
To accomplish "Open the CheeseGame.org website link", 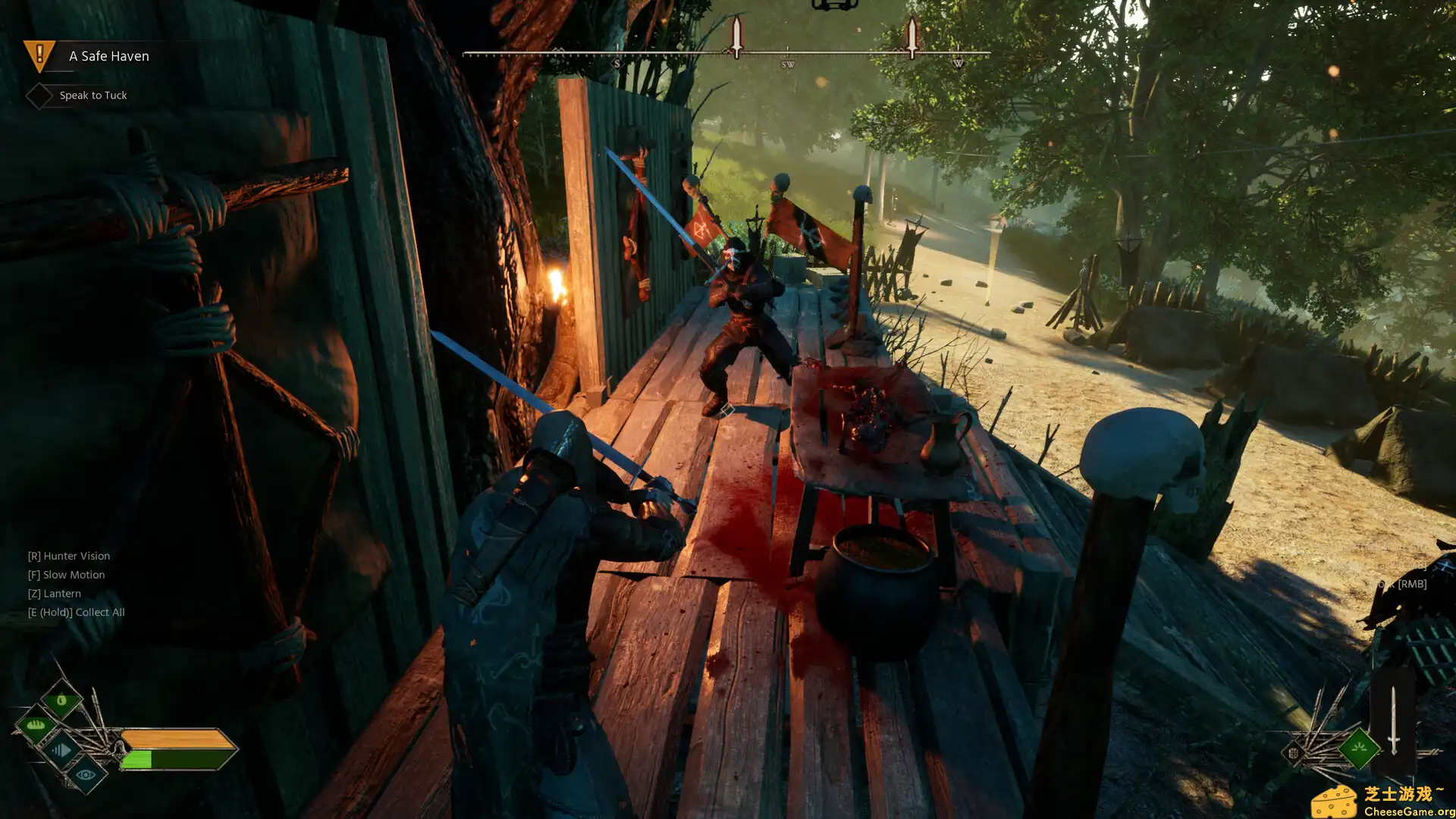I will pos(1410,811).
